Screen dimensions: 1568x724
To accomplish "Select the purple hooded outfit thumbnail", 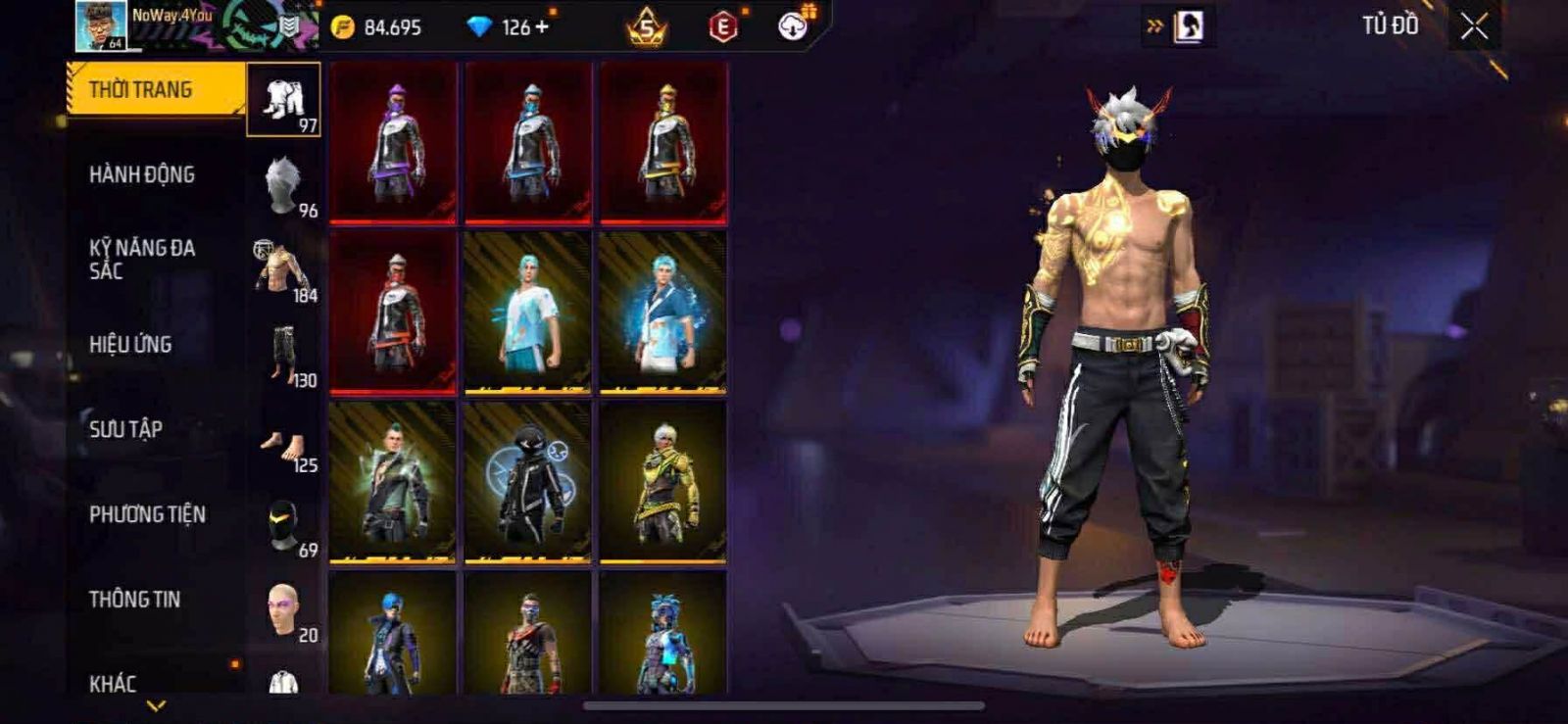I will [x=393, y=142].
